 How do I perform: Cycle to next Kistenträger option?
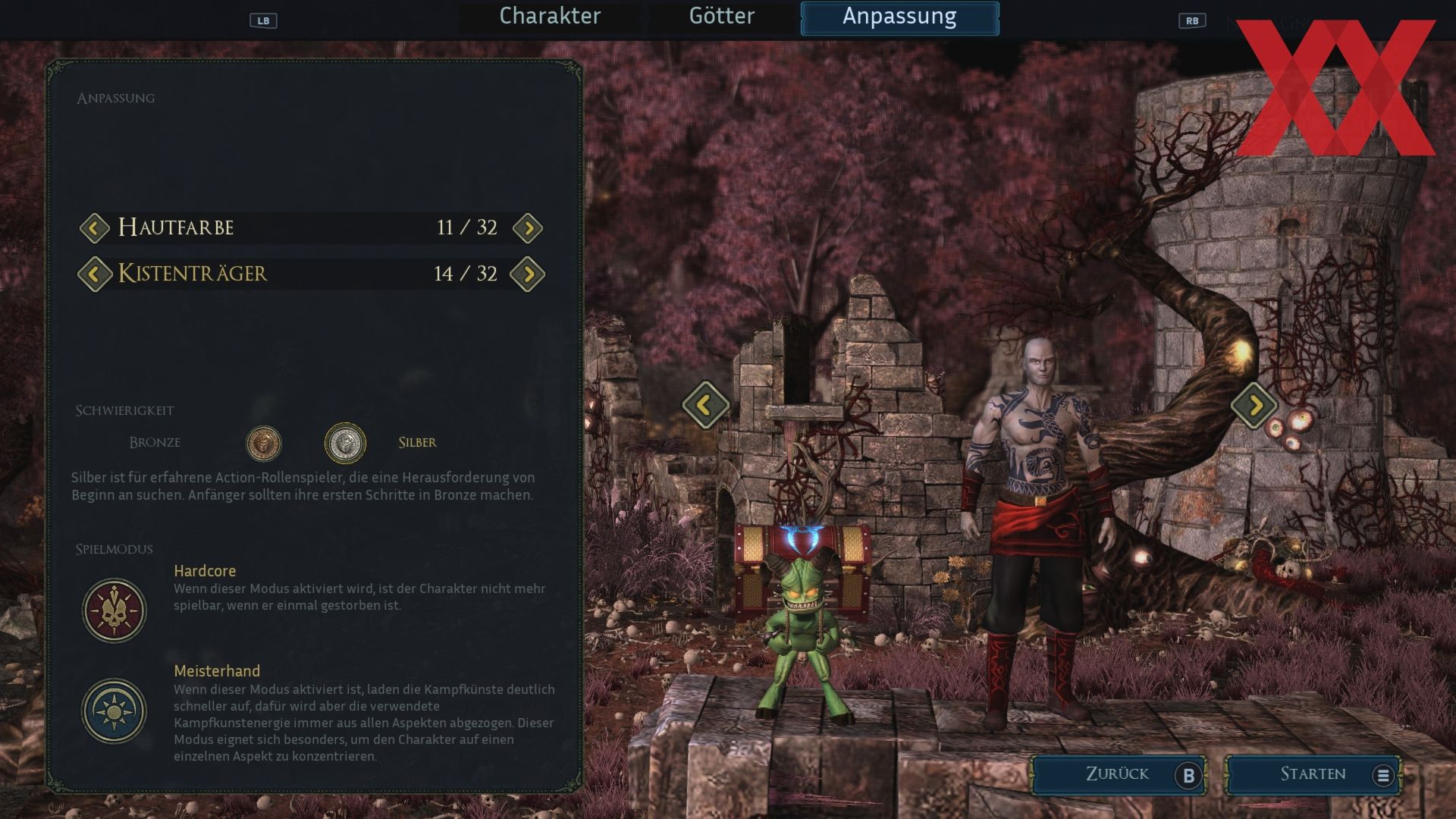click(x=528, y=274)
